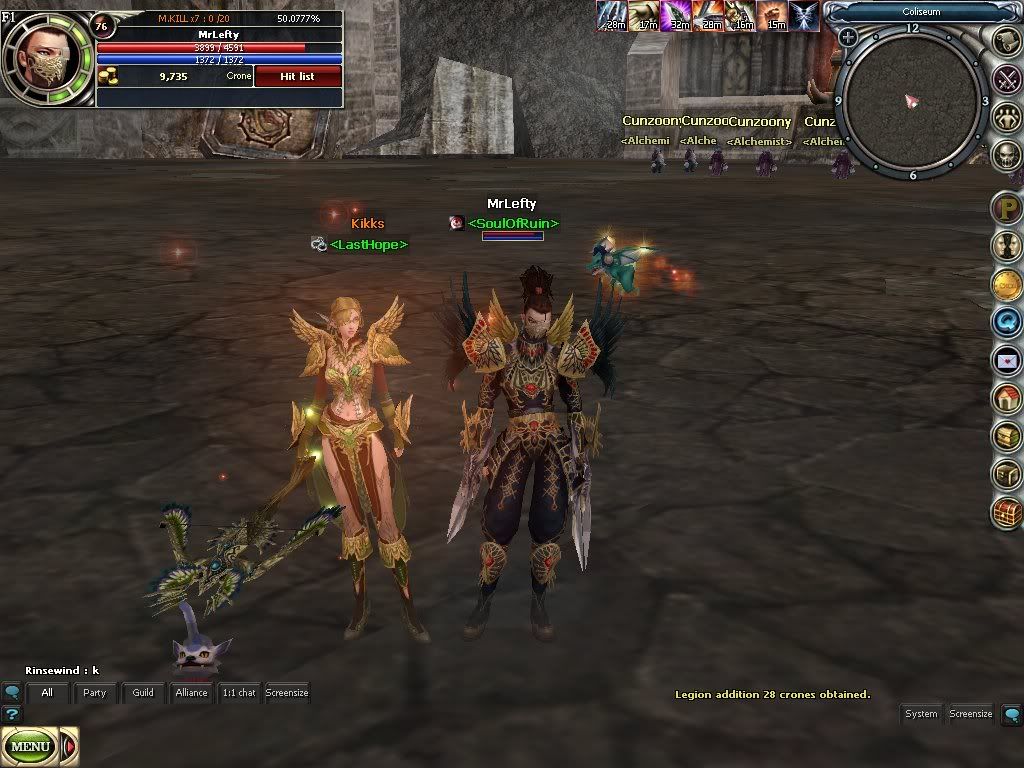This screenshot has height=768, width=1024.
Task: Select the white angel wings buff icon
Action: pyautogui.click(x=804, y=16)
